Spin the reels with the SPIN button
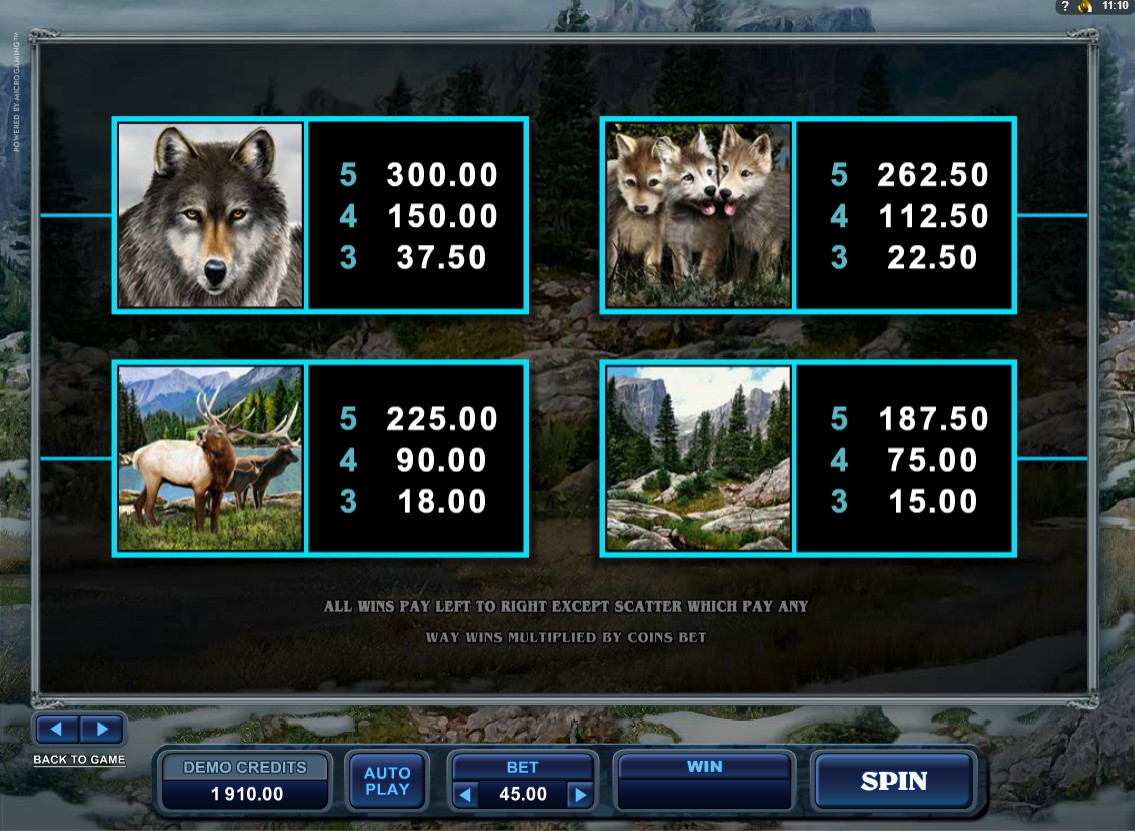 [x=893, y=781]
